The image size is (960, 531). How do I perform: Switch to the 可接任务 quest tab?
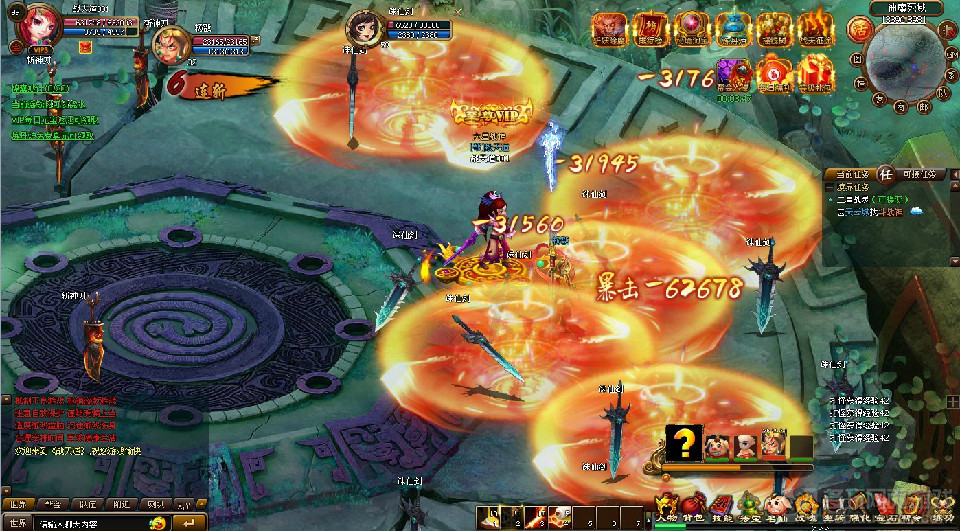coord(917,175)
